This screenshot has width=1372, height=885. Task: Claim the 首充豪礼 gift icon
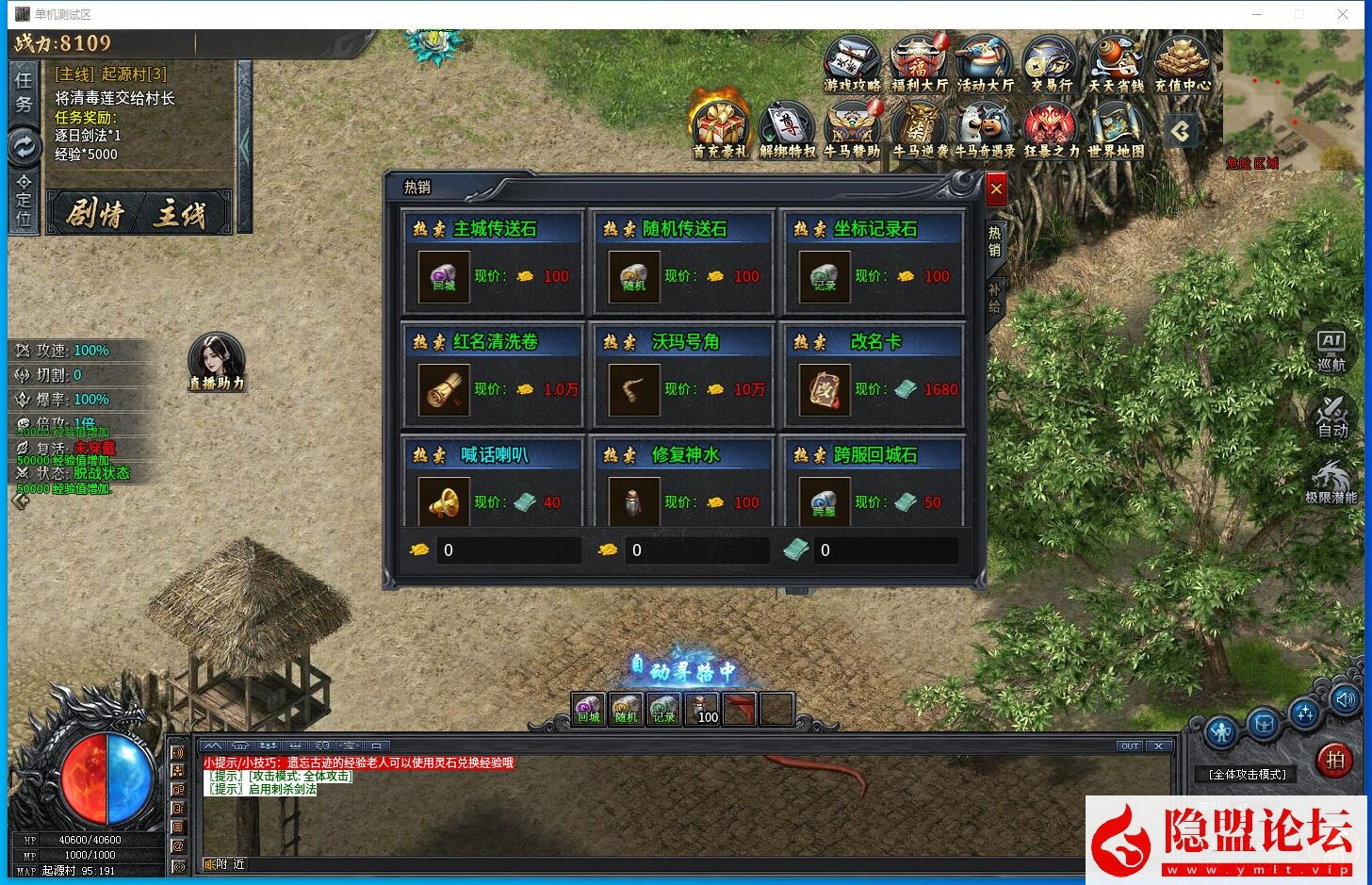click(x=719, y=129)
